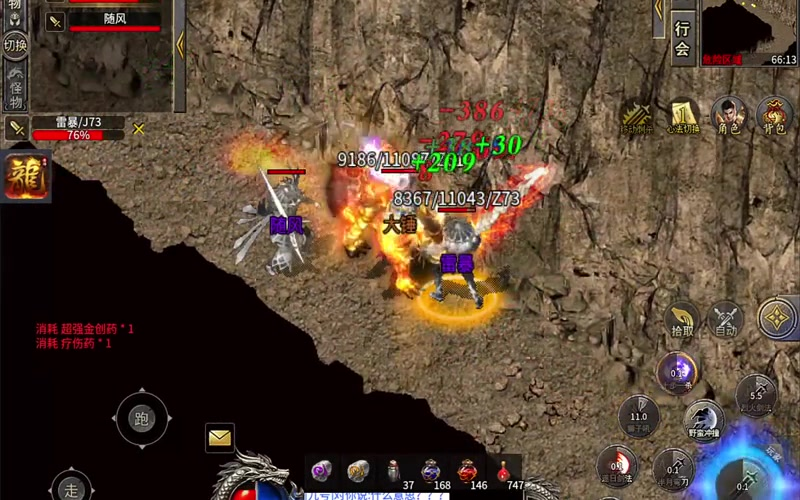Cast the 狮子吼 skill
Screen dimensions: 800x500
(638, 414)
